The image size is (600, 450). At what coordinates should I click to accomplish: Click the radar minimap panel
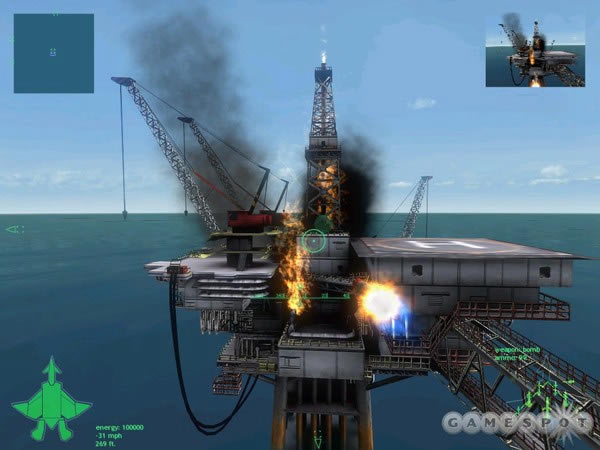[x=53, y=53]
